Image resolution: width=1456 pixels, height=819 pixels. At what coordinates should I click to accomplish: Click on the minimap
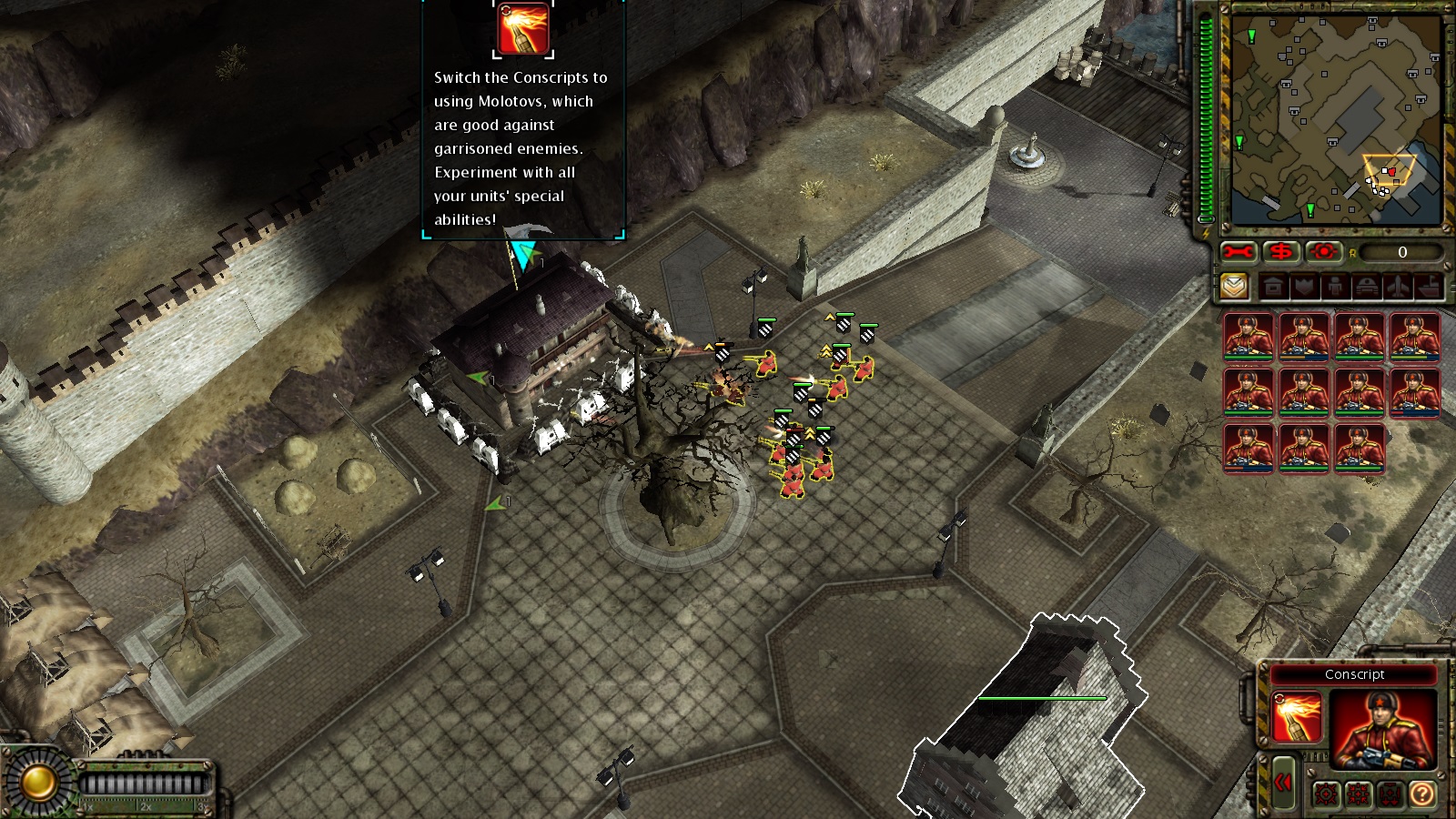1335,118
